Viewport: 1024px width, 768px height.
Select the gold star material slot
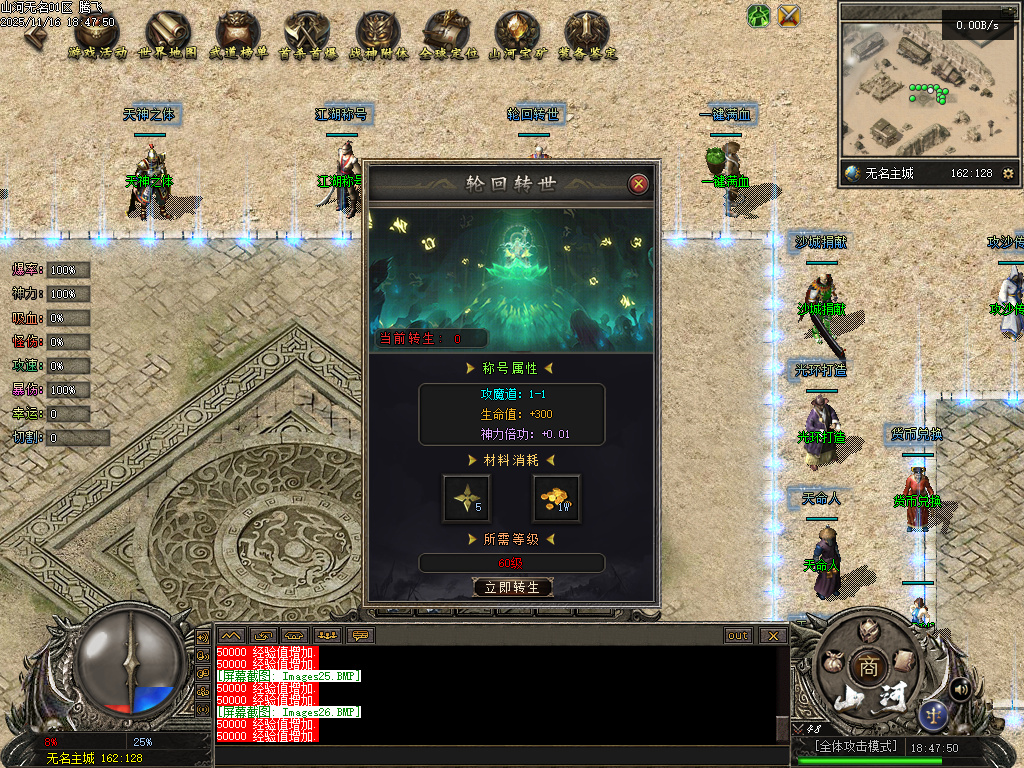coord(467,498)
